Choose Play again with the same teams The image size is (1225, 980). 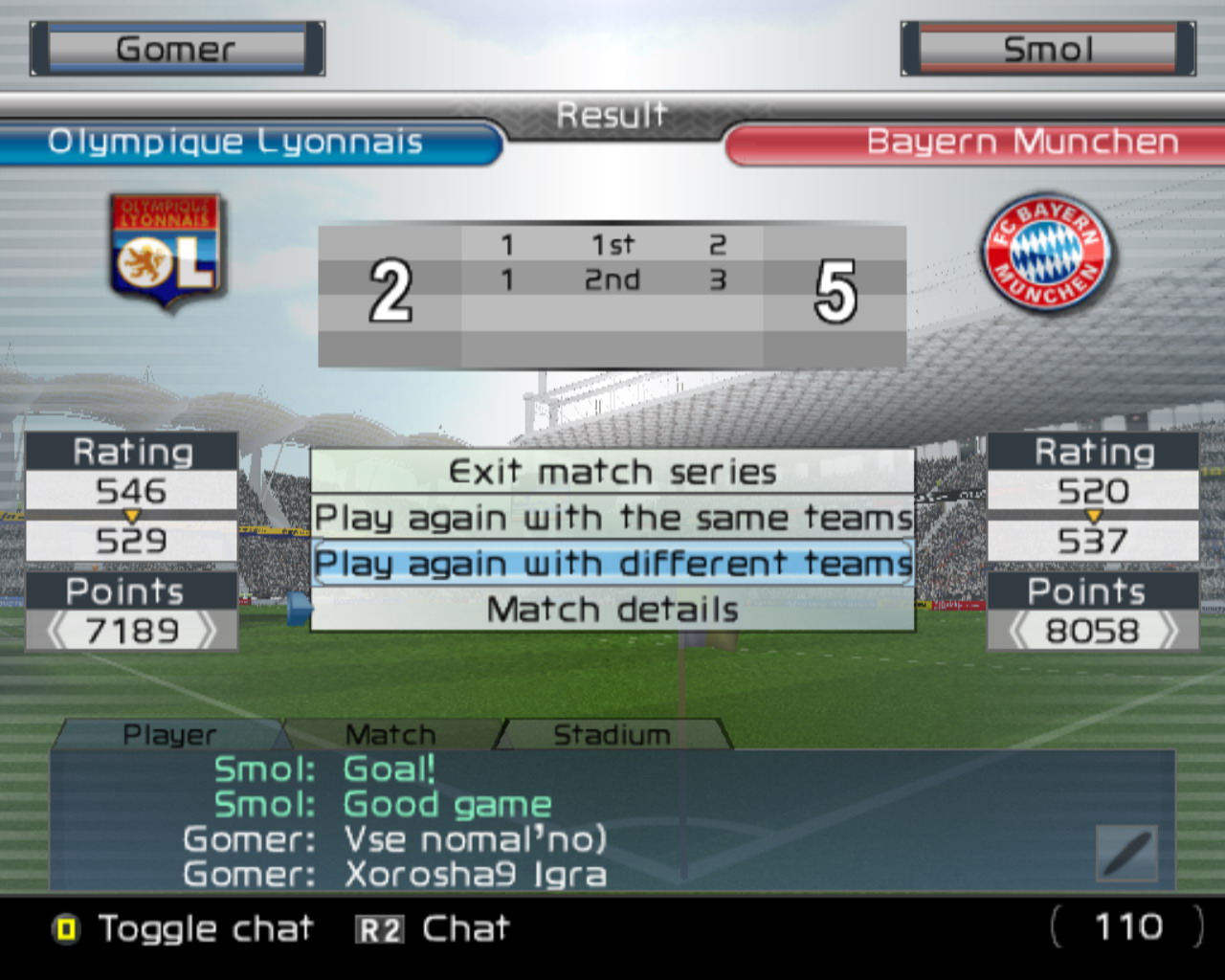(612, 518)
